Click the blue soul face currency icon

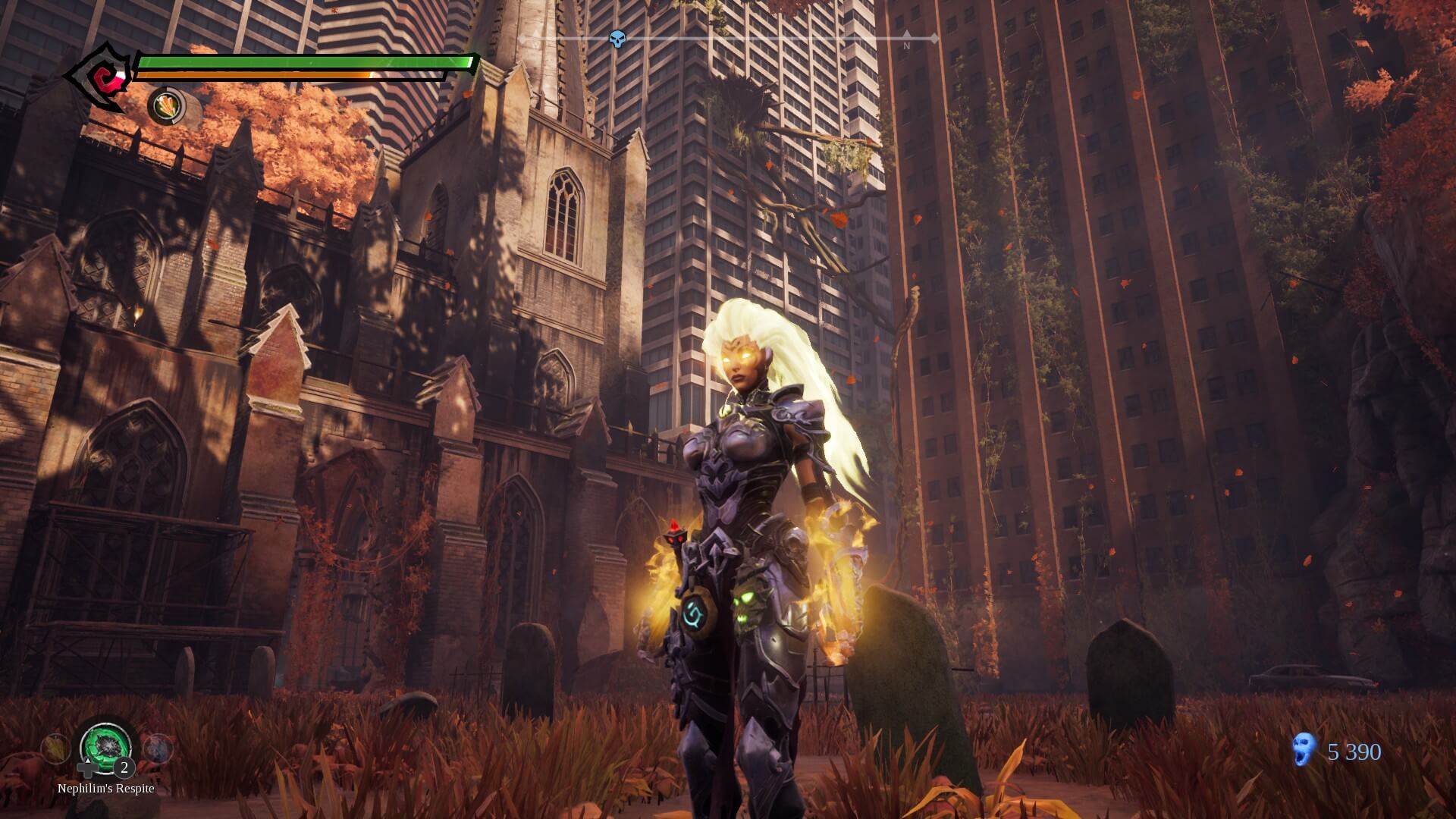pyautogui.click(x=1304, y=749)
